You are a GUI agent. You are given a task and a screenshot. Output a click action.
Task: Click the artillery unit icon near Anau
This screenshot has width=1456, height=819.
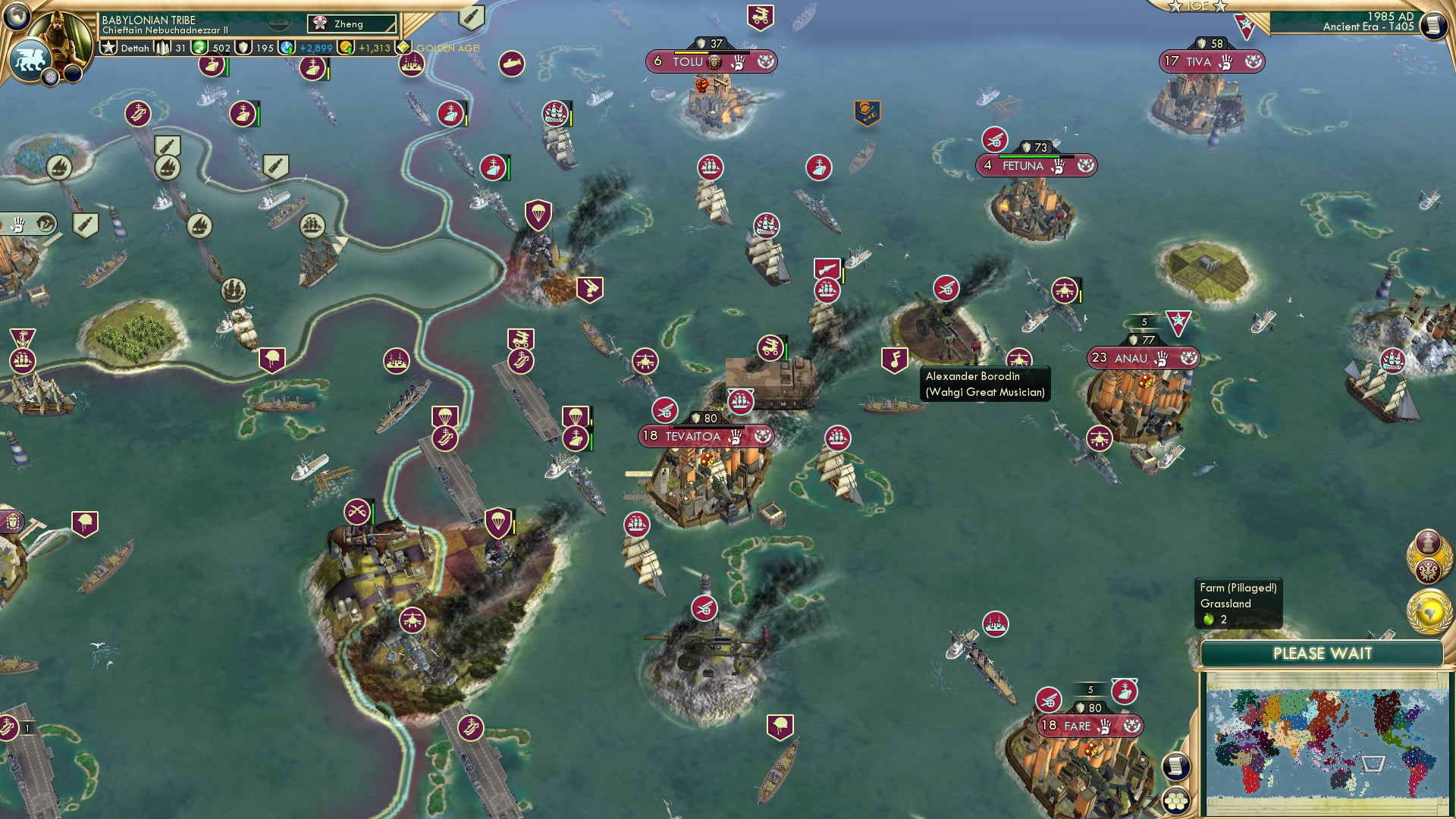point(945,289)
